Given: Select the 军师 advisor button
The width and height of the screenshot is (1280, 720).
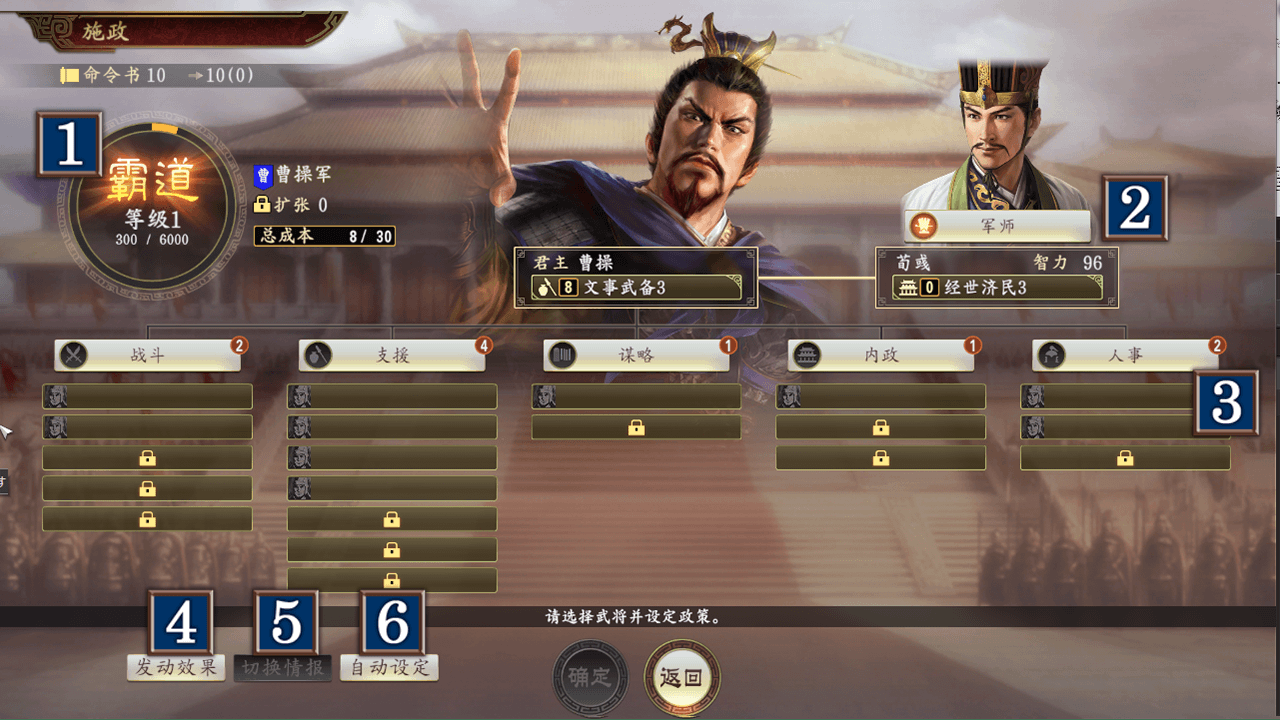Looking at the screenshot, I should (x=997, y=226).
